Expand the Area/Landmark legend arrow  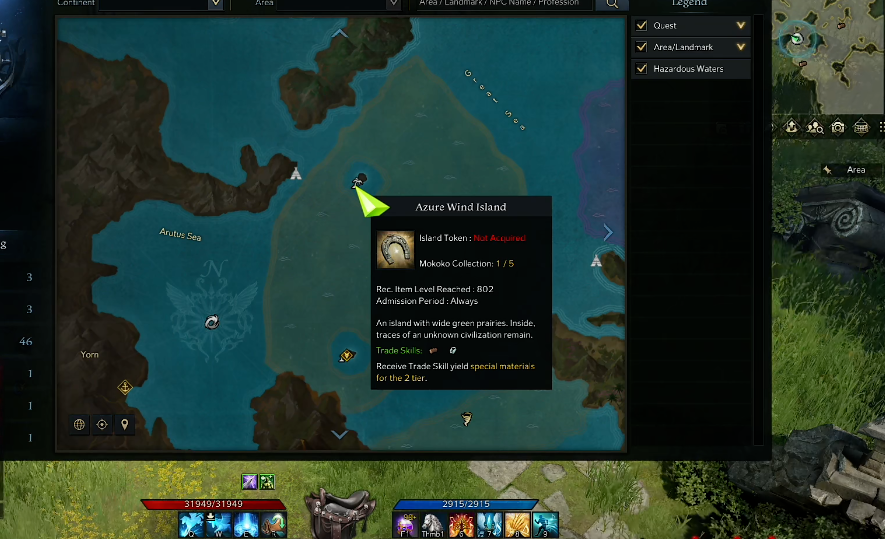(741, 47)
